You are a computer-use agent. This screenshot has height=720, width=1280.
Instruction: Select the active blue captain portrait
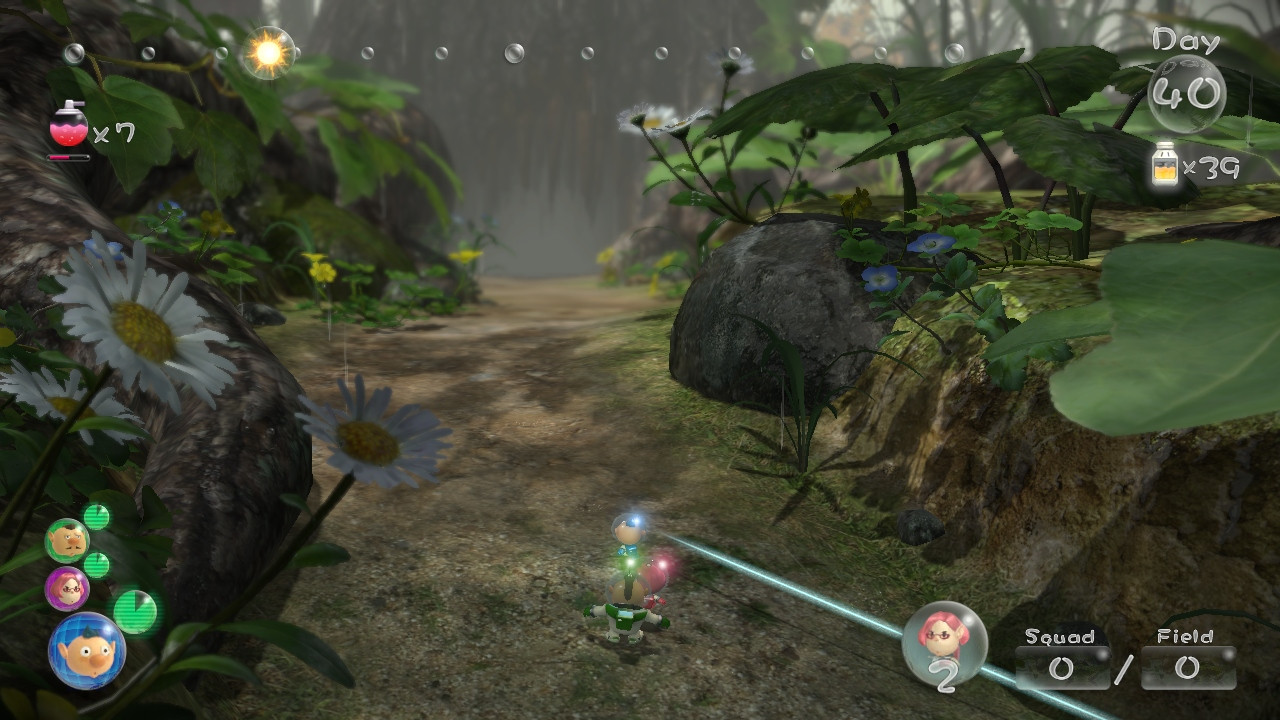pyautogui.click(x=87, y=651)
